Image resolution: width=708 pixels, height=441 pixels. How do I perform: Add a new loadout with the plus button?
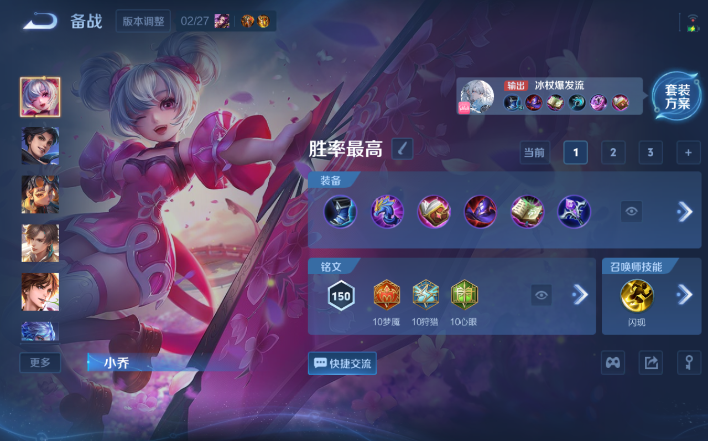(x=687, y=152)
